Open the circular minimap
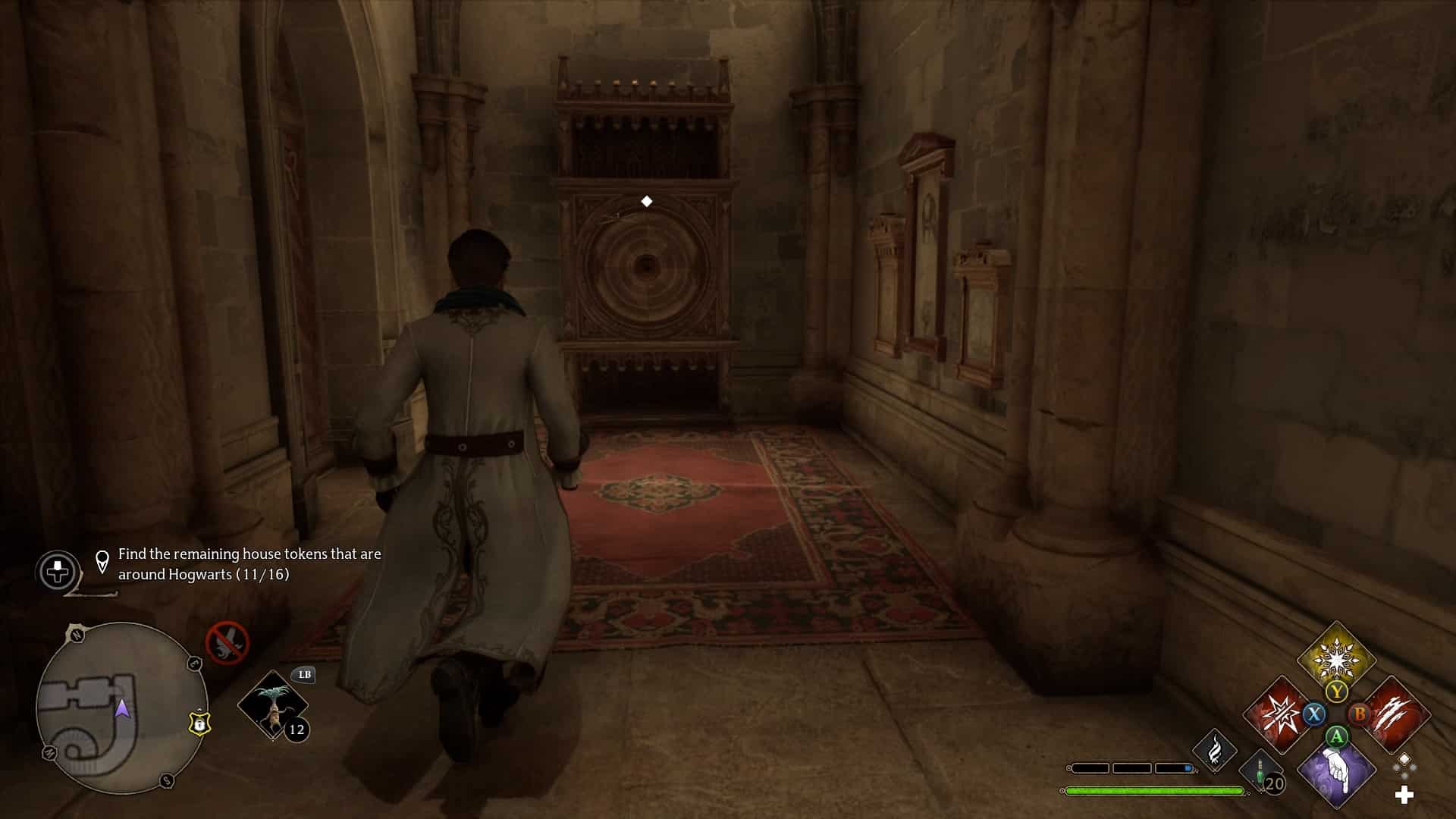1456x819 pixels. [x=121, y=708]
